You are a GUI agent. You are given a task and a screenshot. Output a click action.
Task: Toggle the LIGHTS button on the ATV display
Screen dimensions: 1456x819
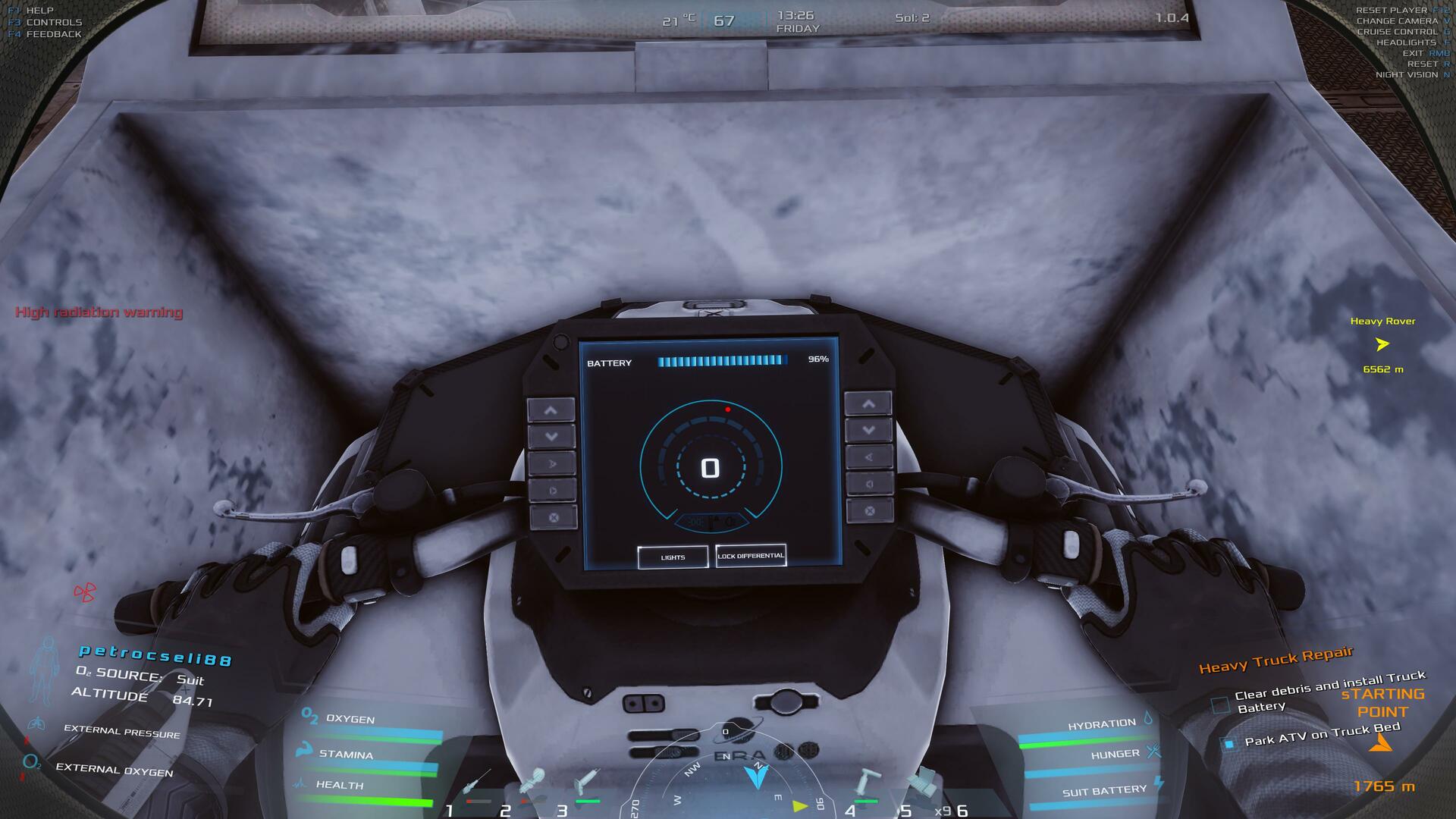[x=673, y=557]
